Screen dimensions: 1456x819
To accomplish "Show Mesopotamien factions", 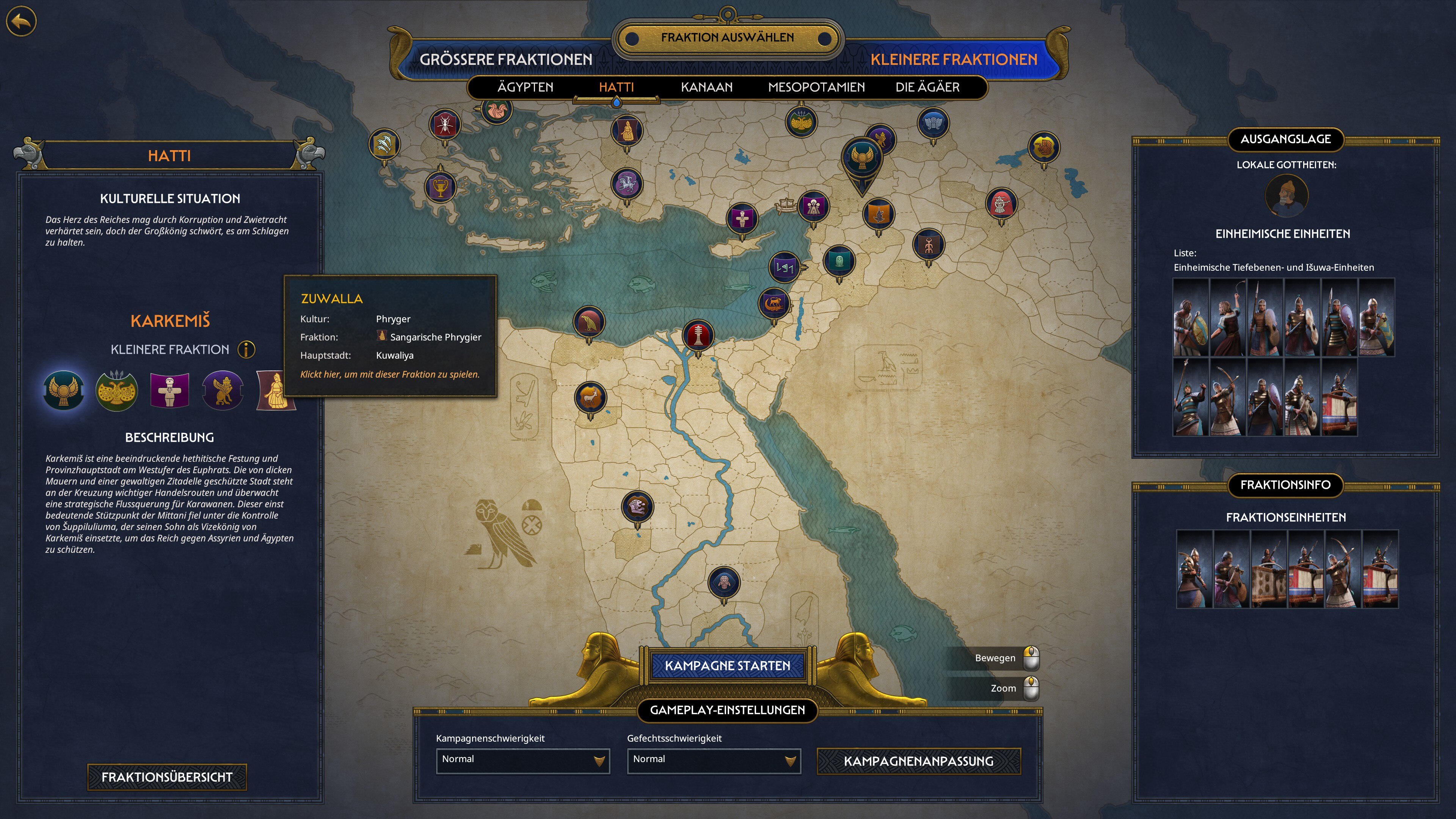I will point(816,87).
